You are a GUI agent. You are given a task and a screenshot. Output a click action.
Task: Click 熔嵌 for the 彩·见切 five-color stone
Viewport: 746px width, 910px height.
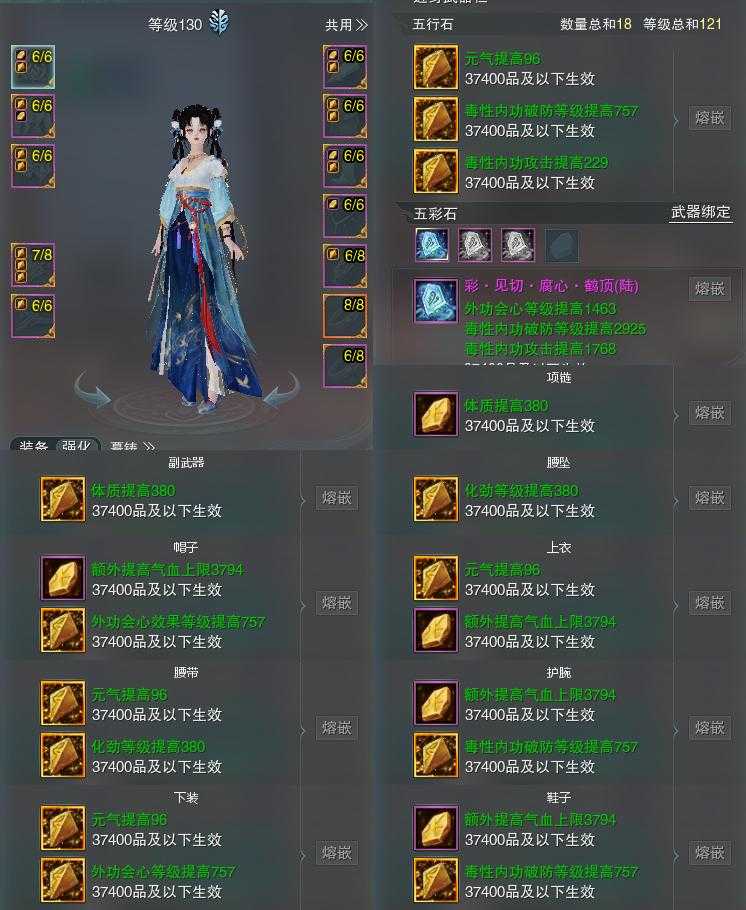(709, 288)
